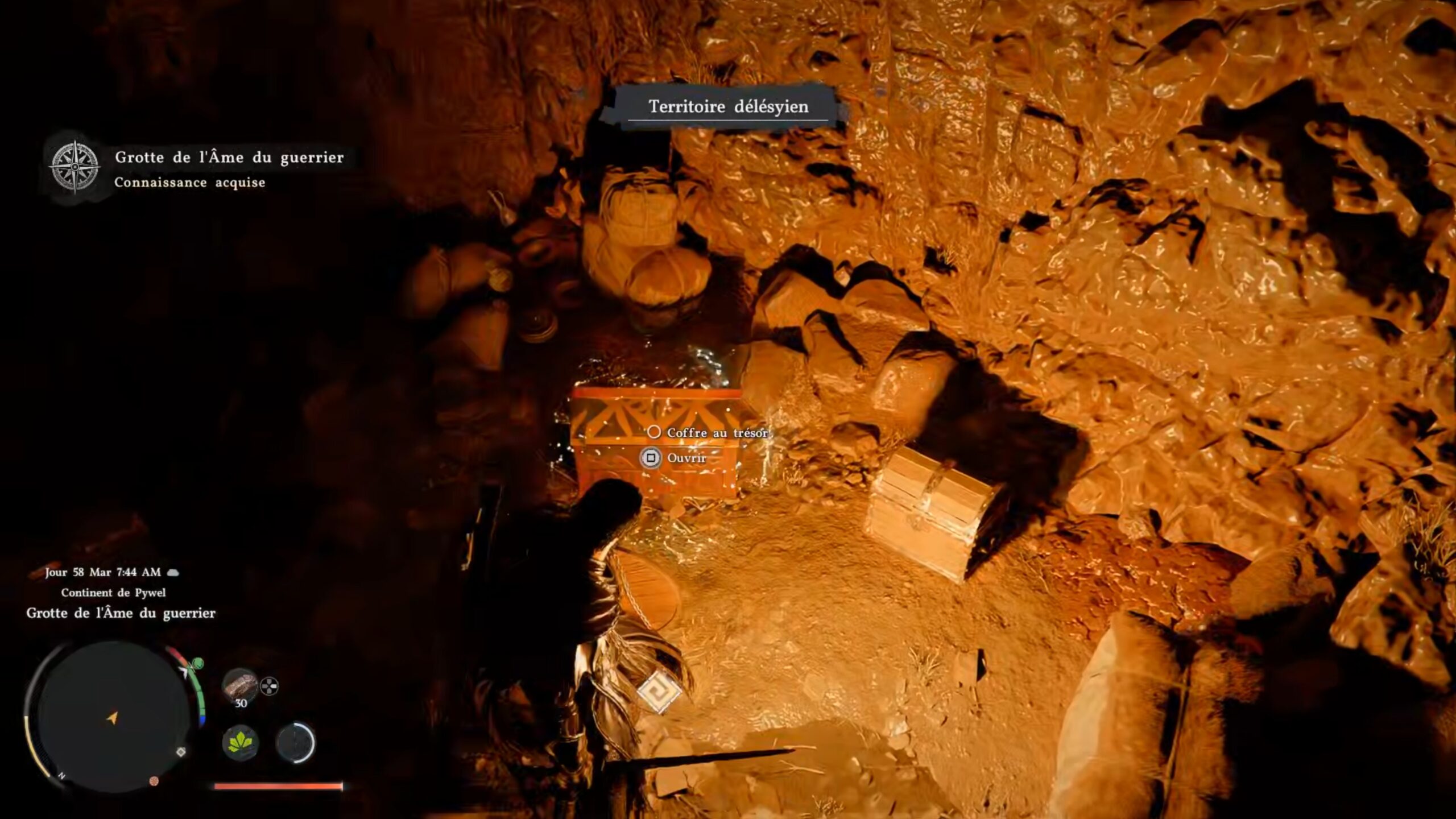Select the food item slot with count 30
The image size is (1456, 819).
point(240,685)
